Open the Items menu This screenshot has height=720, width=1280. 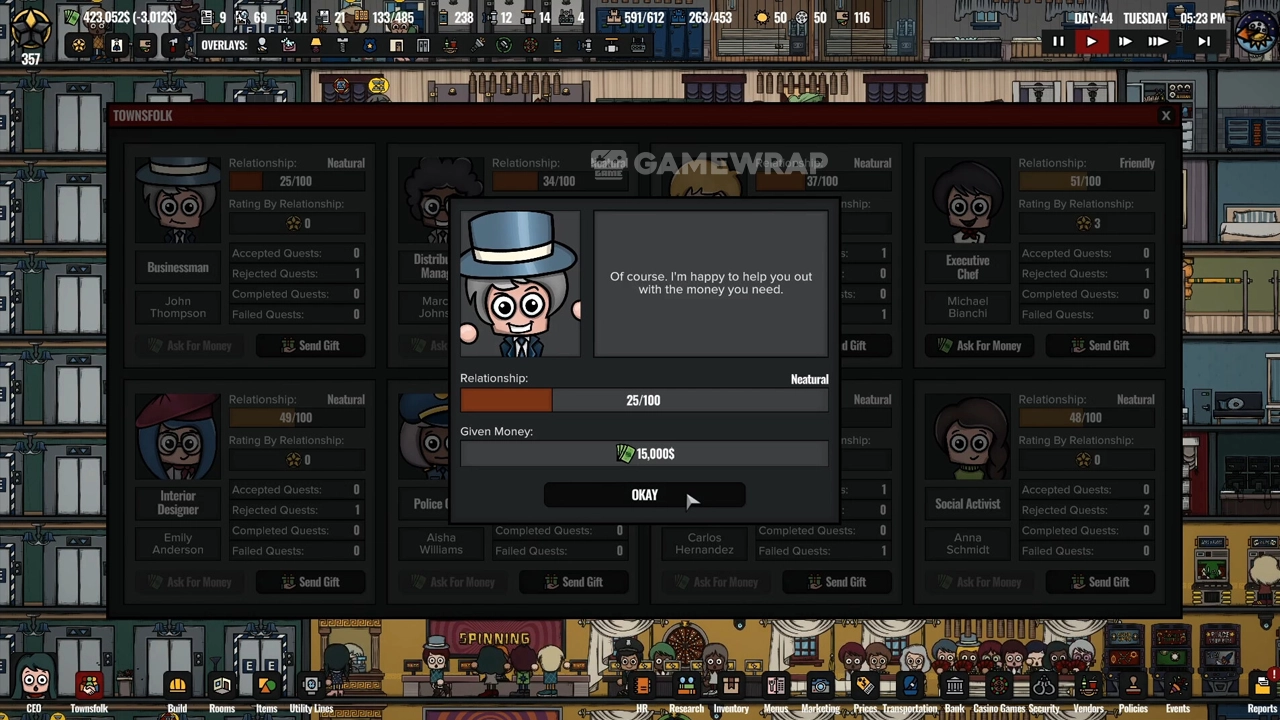(x=266, y=689)
